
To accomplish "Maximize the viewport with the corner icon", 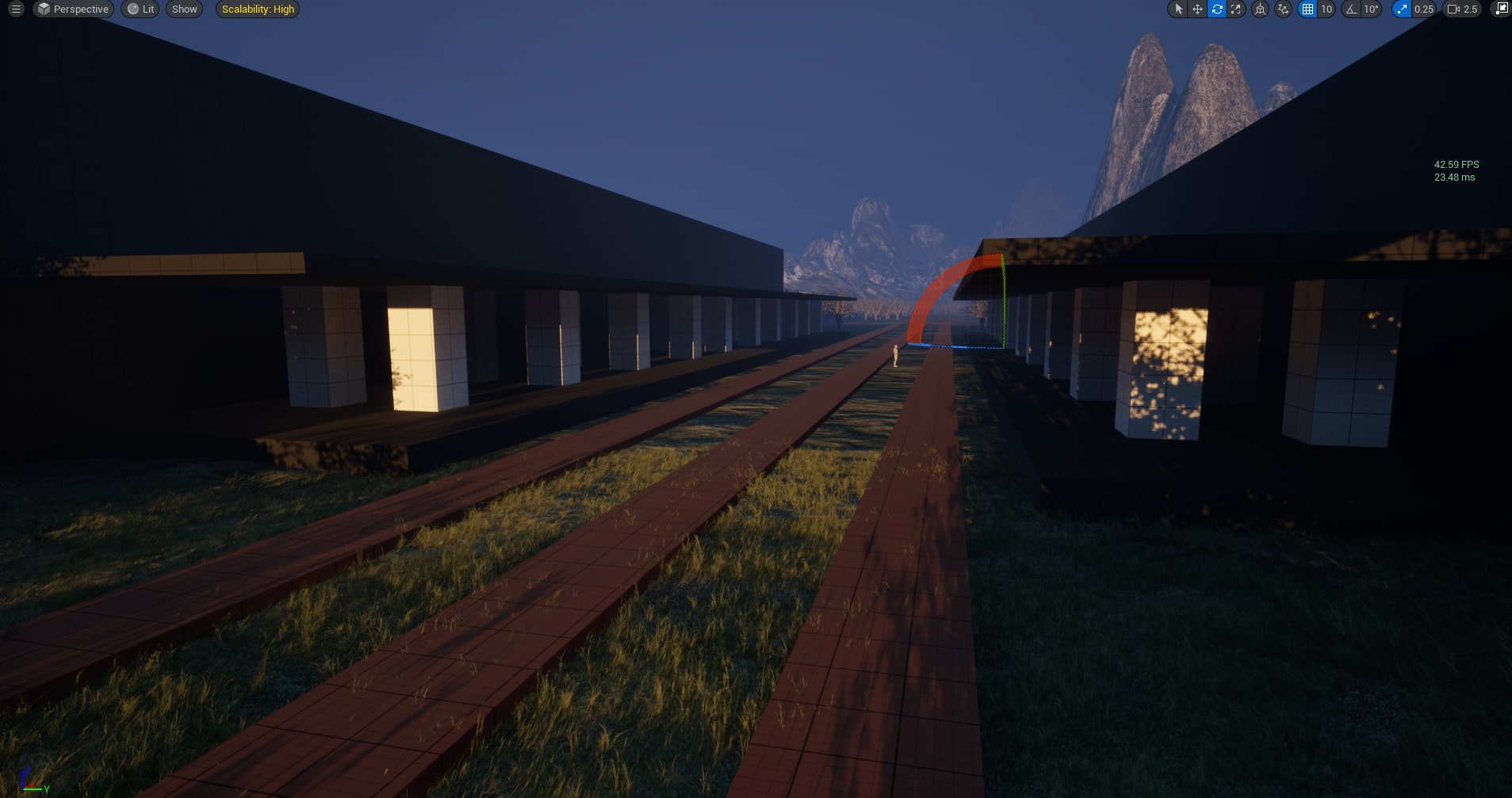I will tap(1500, 10).
